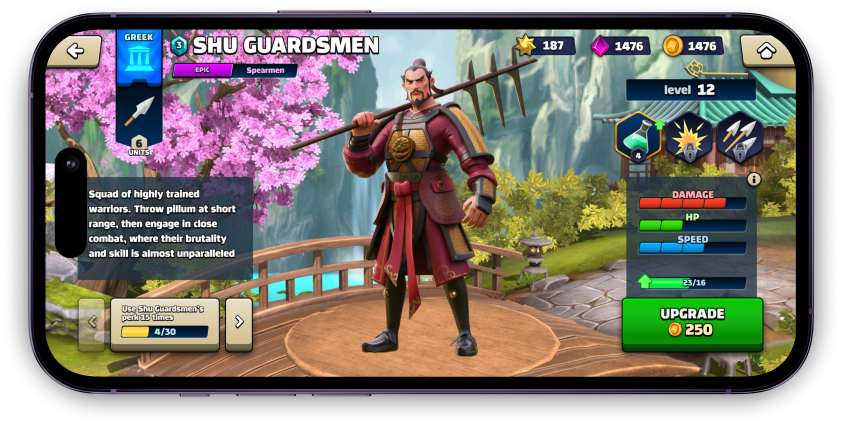Tap the Greek faction banner
Image resolution: width=842 pixels, height=425 pixels.
[x=139, y=58]
